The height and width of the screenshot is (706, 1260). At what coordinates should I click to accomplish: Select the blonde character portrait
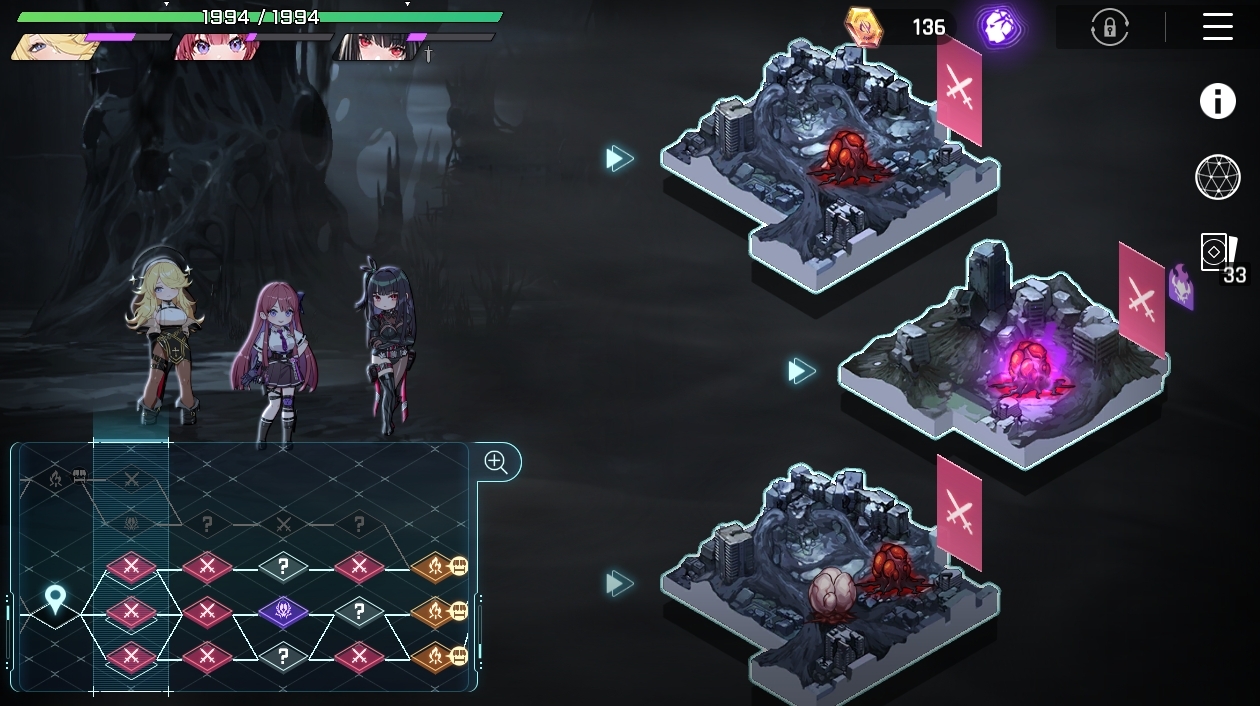pyautogui.click(x=53, y=46)
